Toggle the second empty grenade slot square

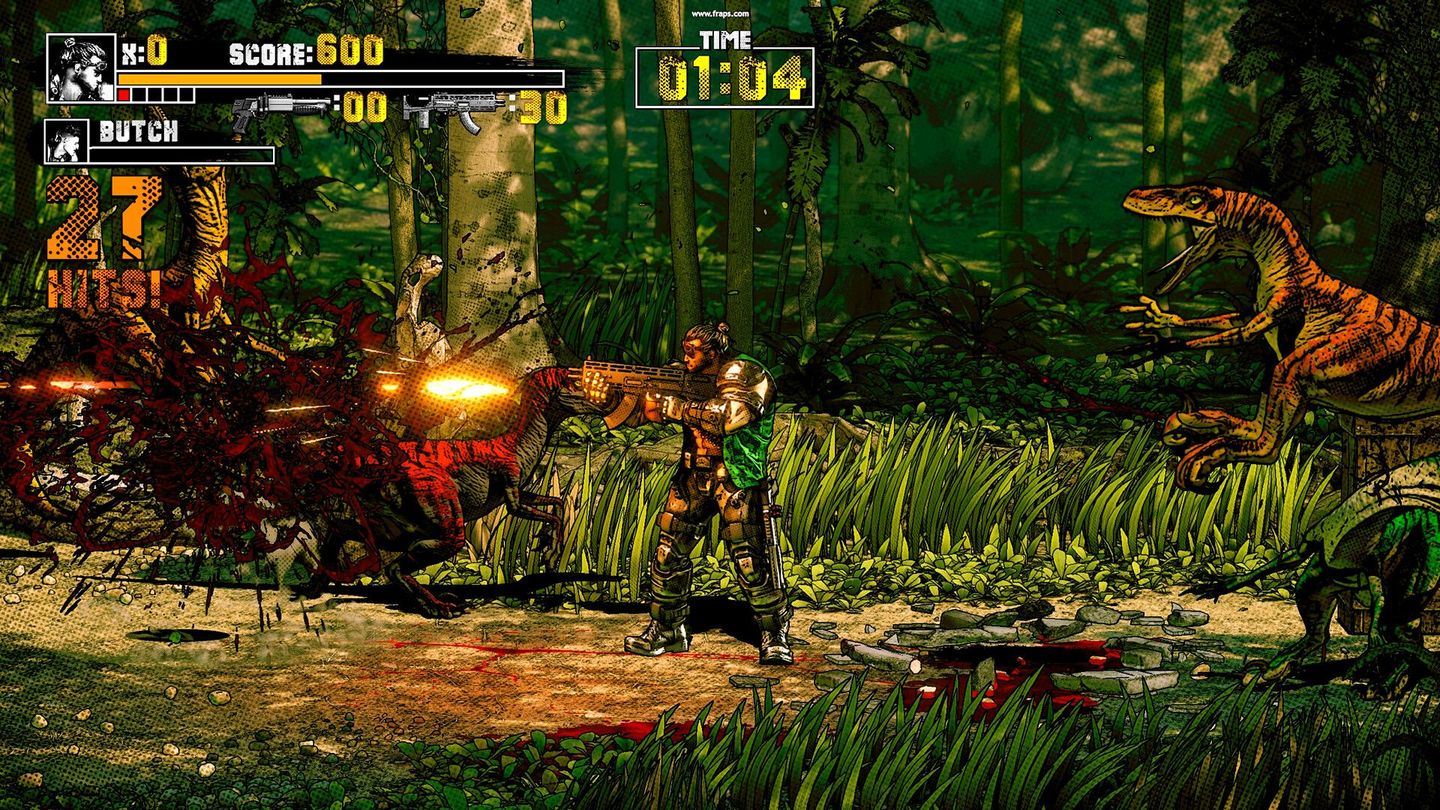(138, 95)
